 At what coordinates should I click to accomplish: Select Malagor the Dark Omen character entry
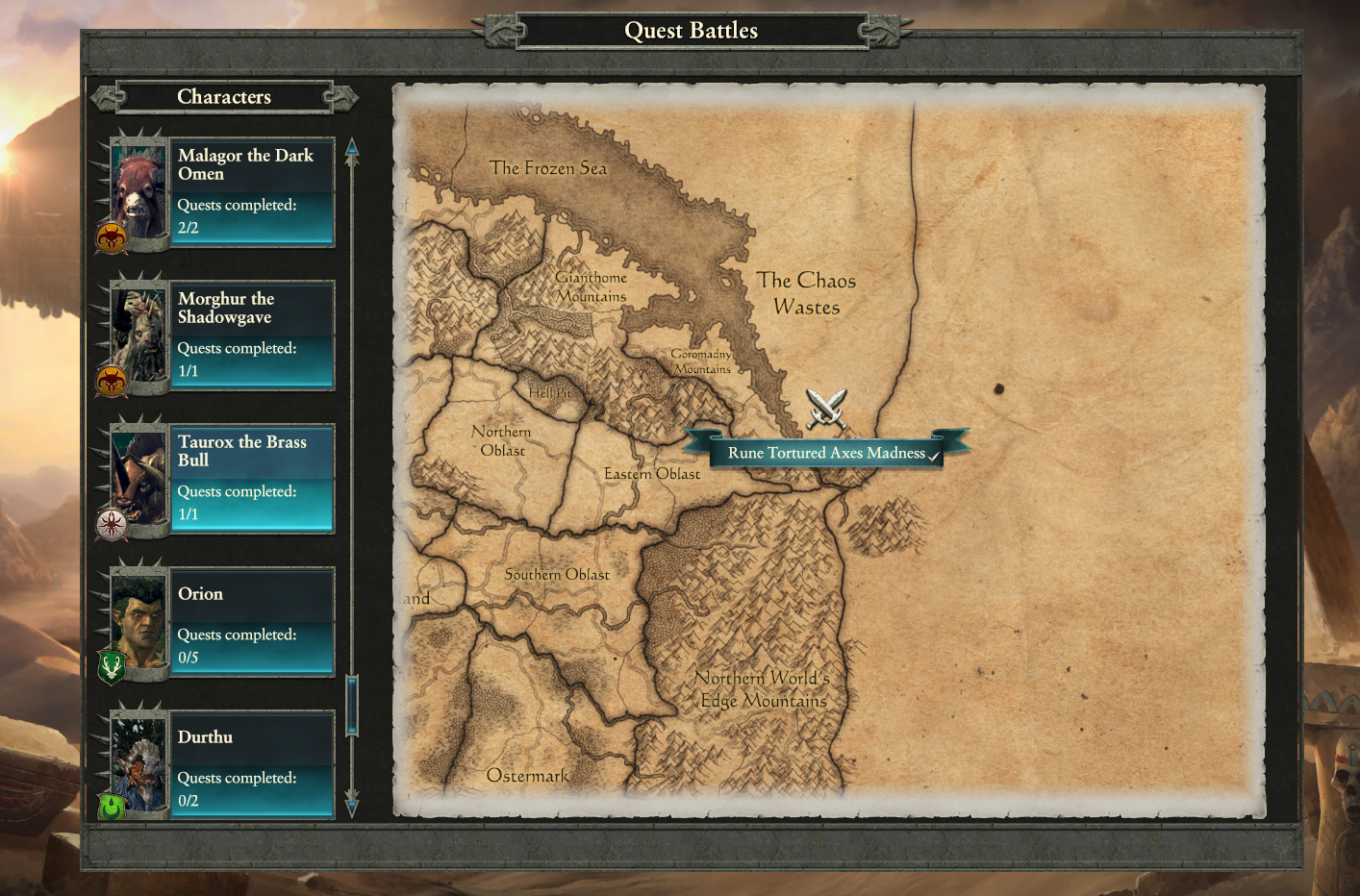click(252, 192)
